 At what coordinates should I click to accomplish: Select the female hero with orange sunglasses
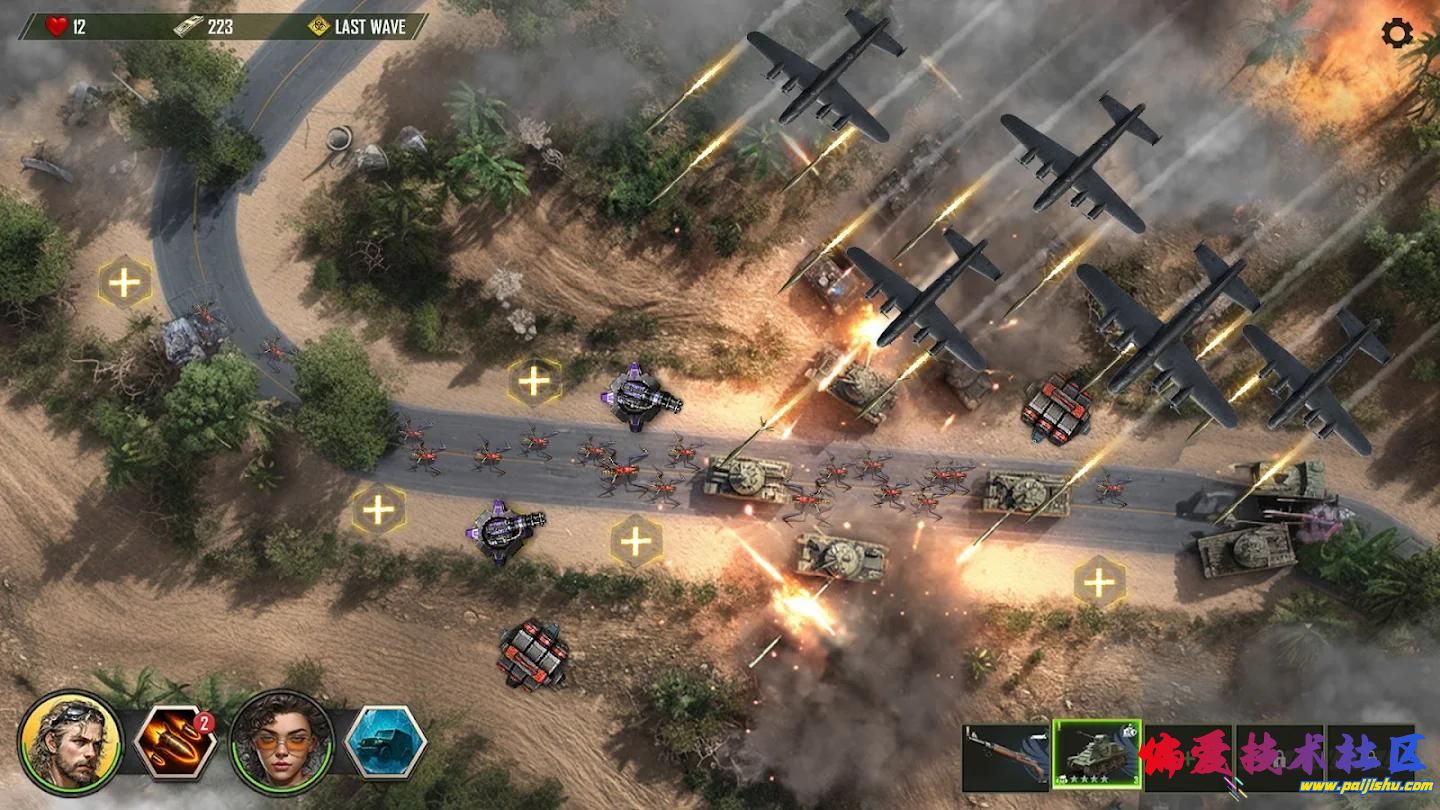pos(281,742)
